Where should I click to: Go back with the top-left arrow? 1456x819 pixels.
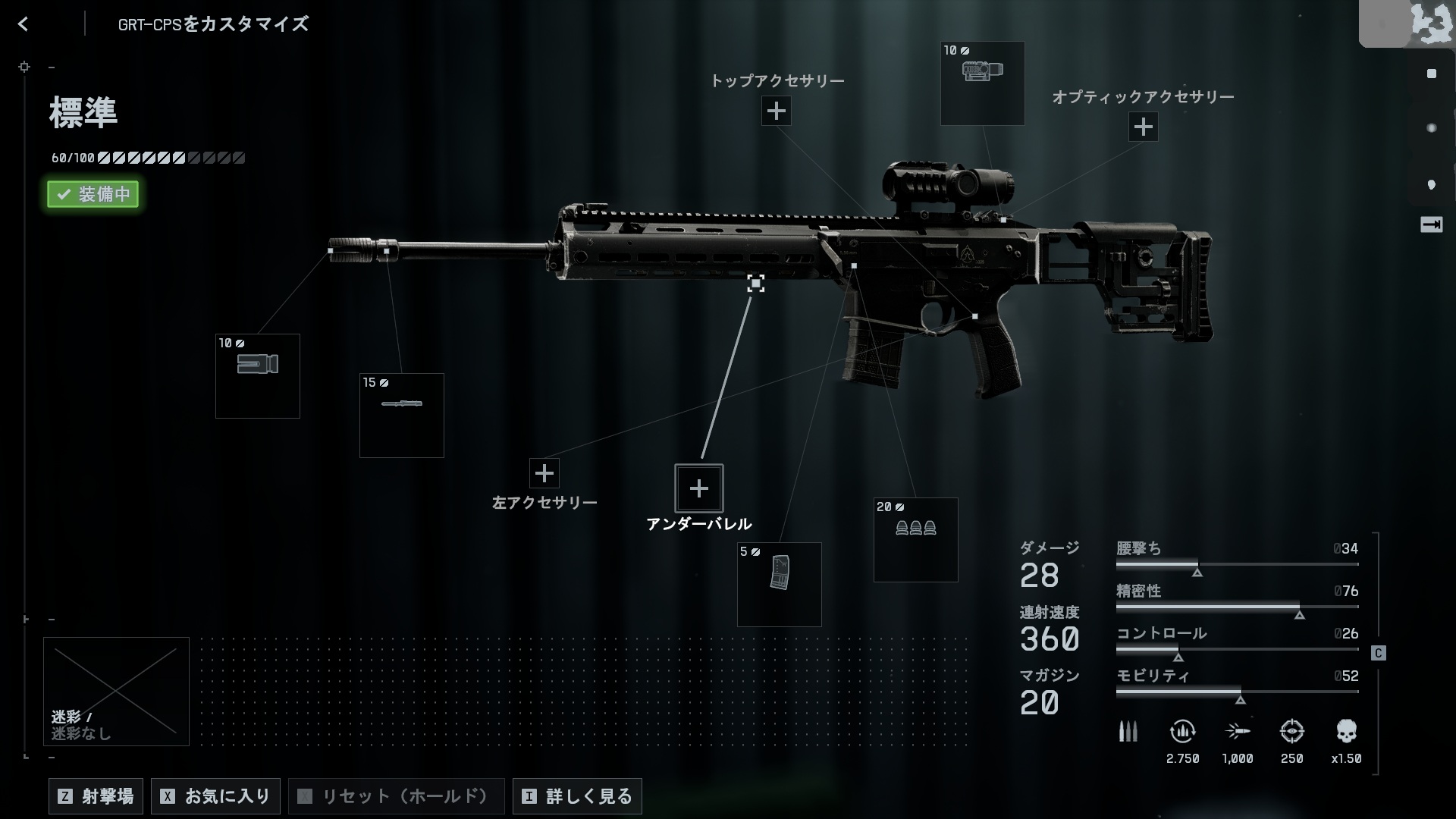pos(24,24)
